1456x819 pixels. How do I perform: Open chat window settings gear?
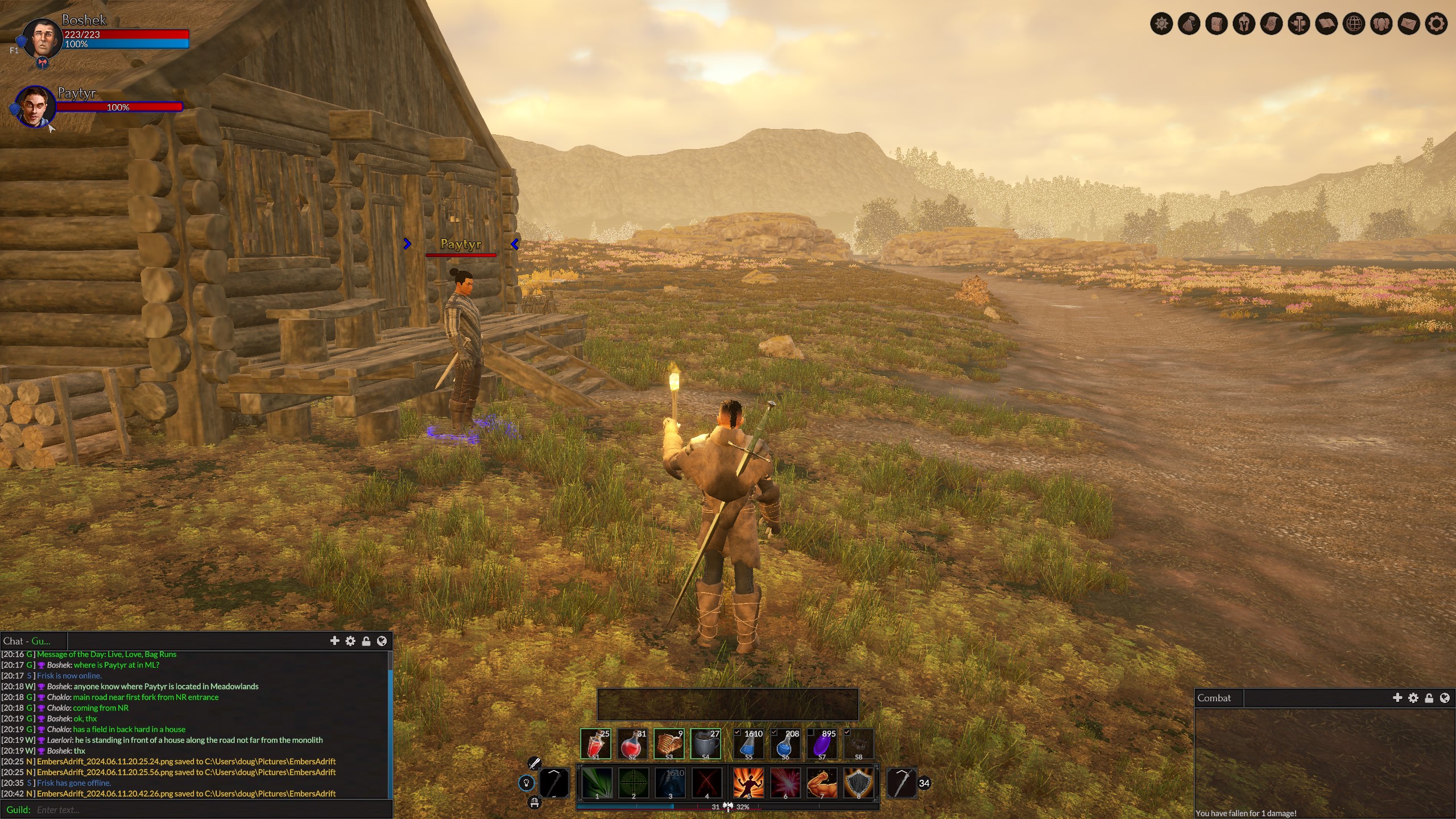350,641
